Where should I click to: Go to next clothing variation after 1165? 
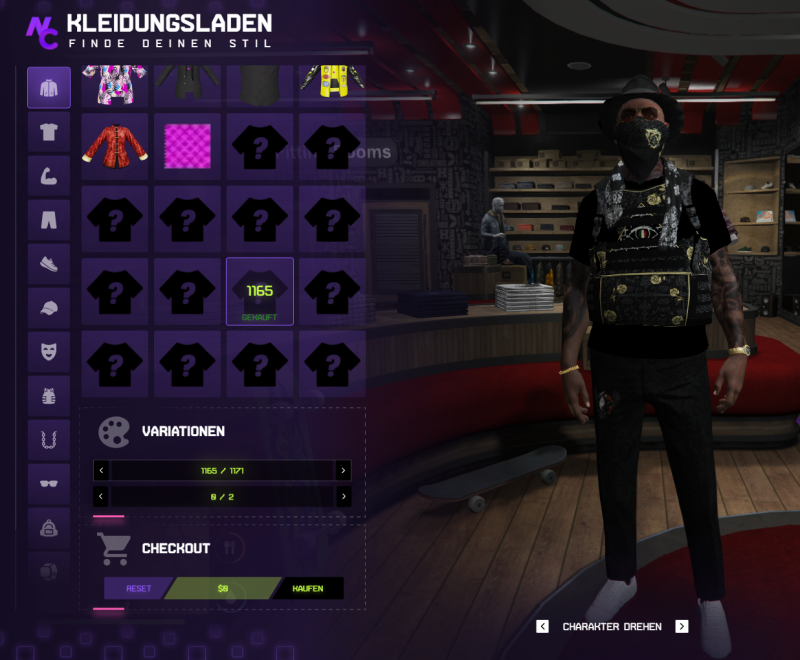click(x=343, y=470)
